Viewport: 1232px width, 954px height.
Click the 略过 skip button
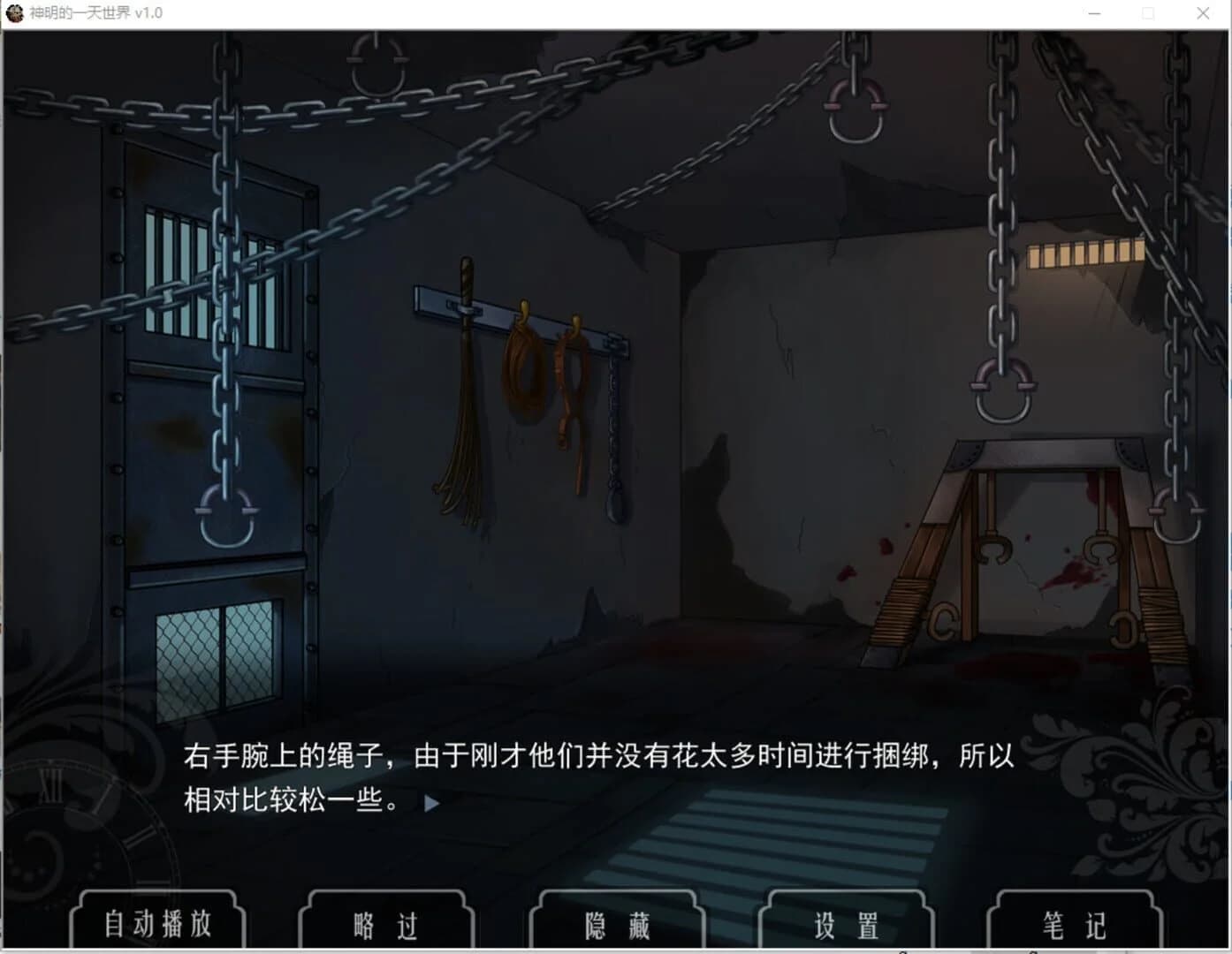click(x=386, y=924)
